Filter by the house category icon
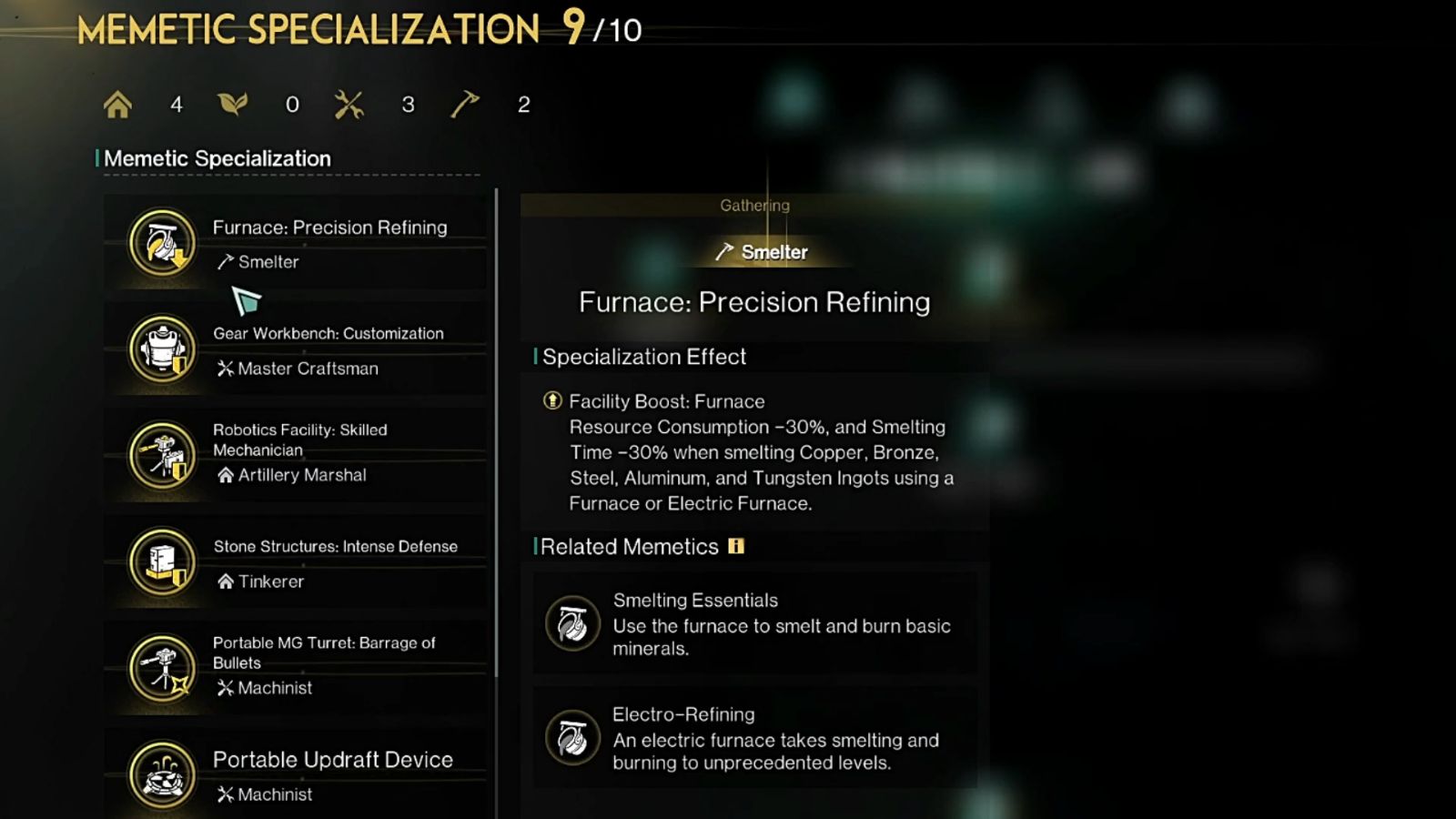Image resolution: width=1456 pixels, height=819 pixels. click(117, 105)
